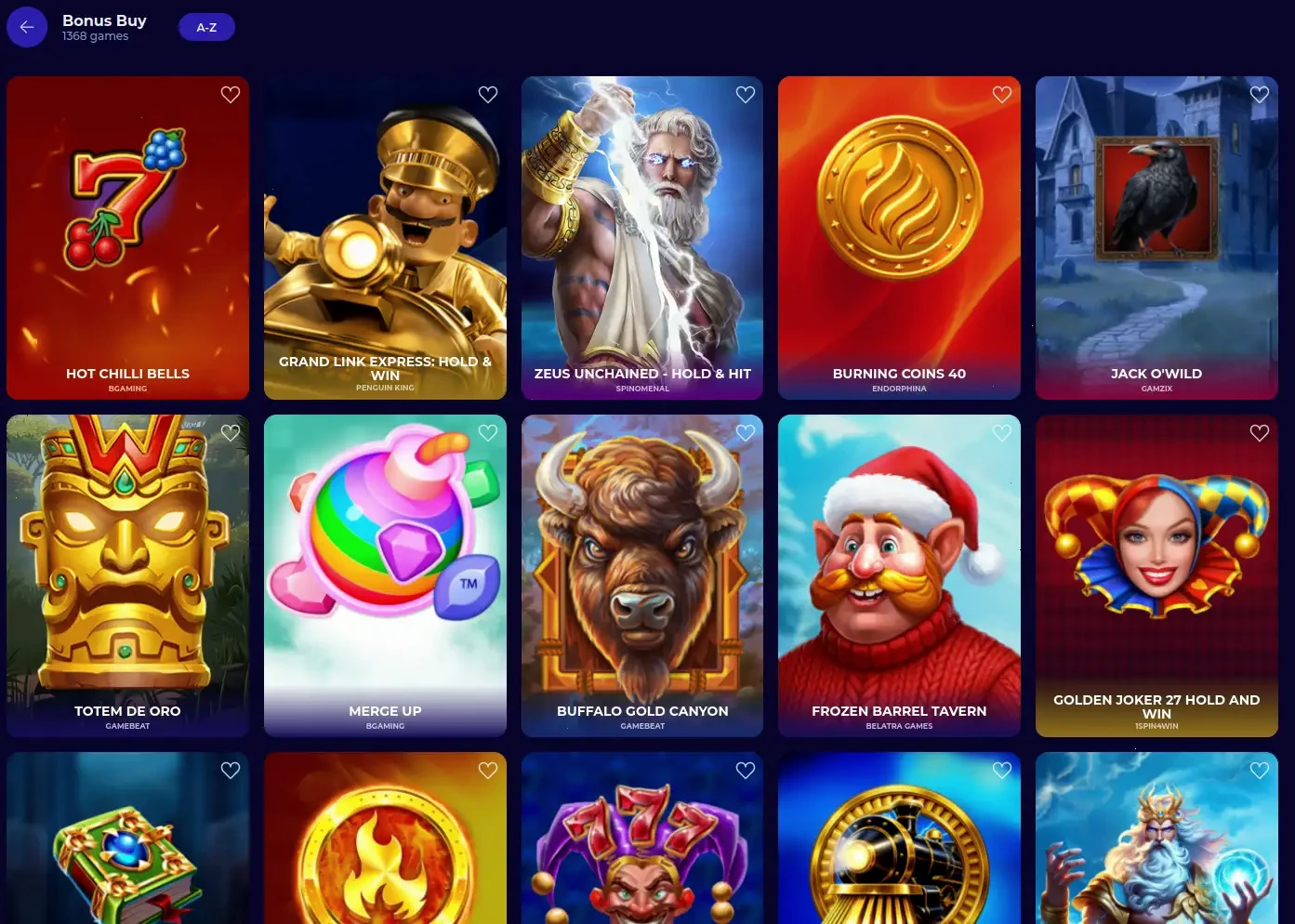Click the heart icon on Zeus Unchained

(x=745, y=94)
